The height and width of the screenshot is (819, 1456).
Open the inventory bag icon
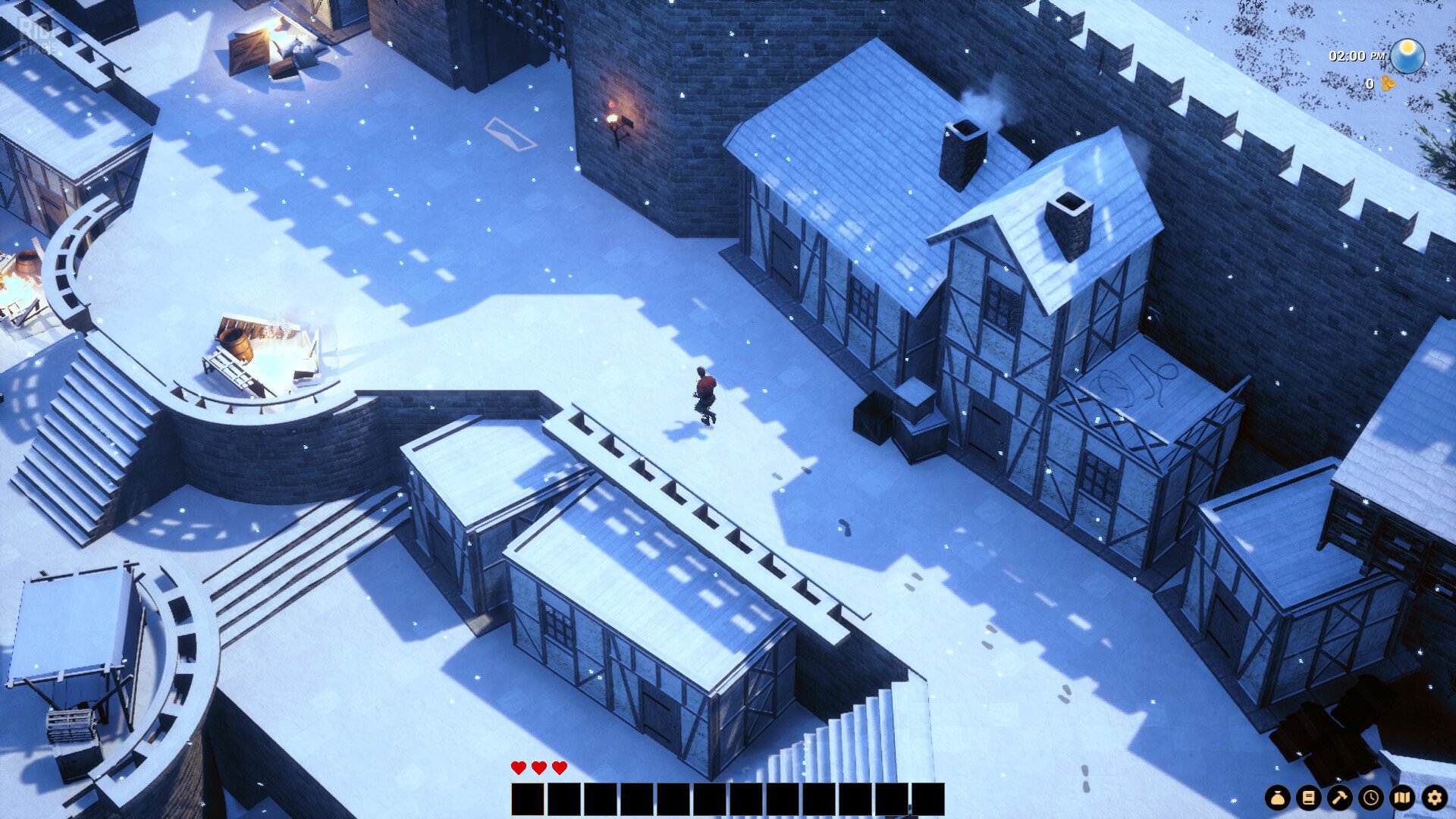1277,798
